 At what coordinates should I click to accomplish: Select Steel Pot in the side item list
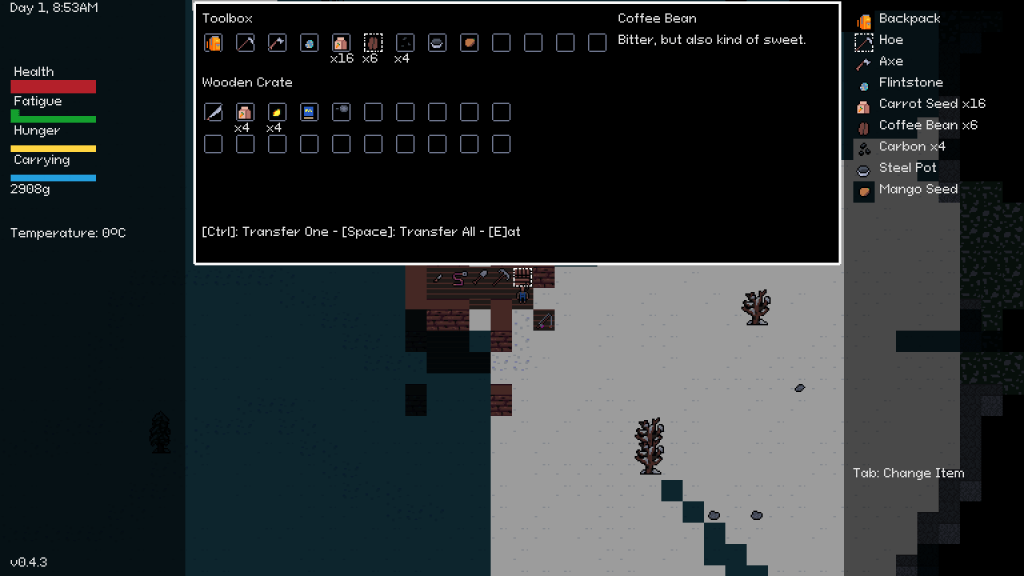point(907,168)
